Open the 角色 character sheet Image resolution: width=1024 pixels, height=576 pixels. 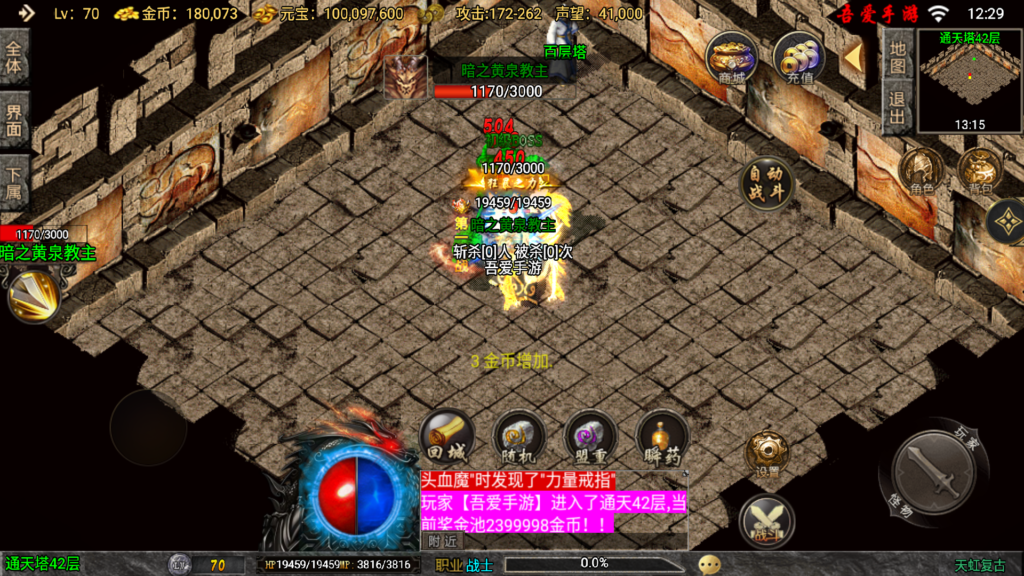coord(922,171)
